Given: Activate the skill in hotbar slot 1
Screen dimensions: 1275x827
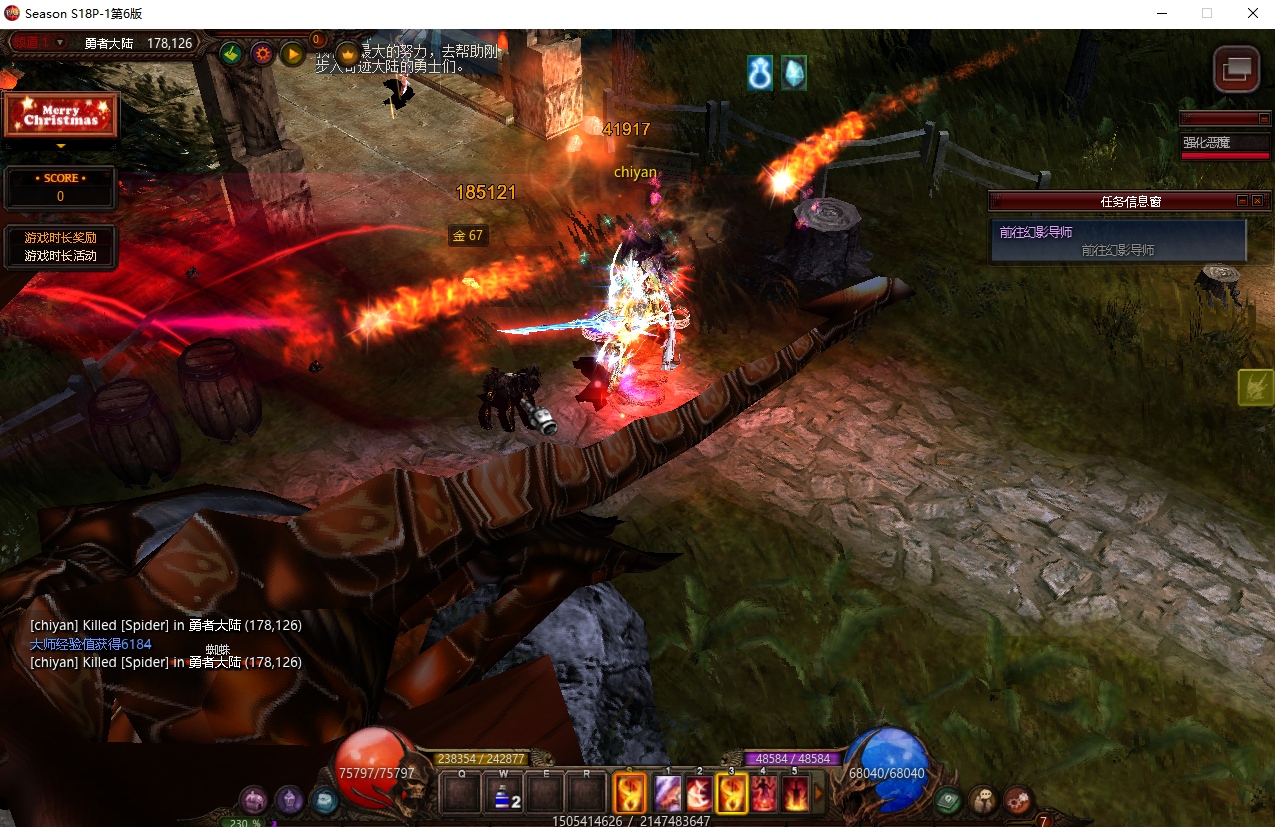Looking at the screenshot, I should click(x=667, y=795).
